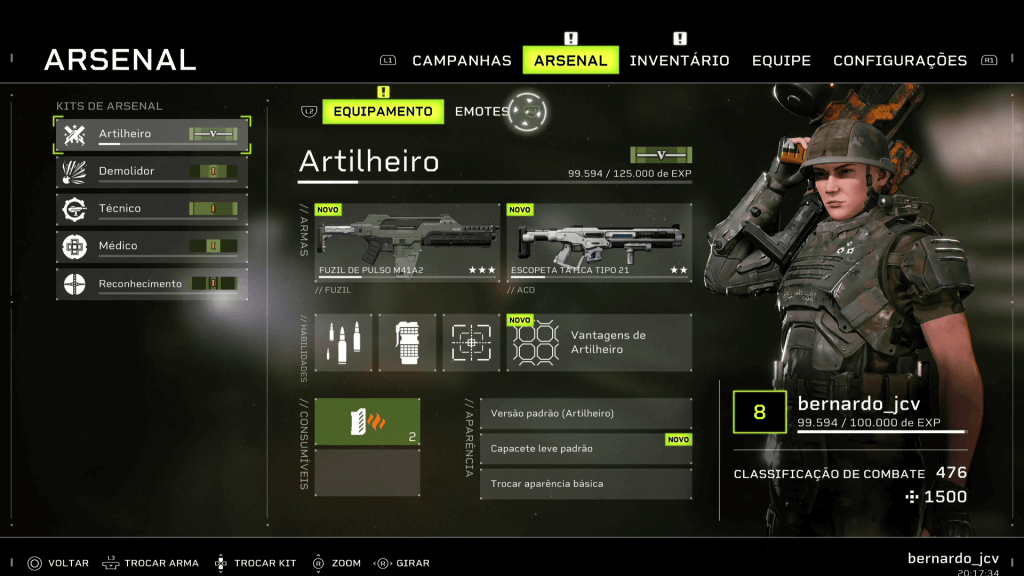Choose the crosshair target ability icon
1024x576 pixels.
tap(470, 343)
